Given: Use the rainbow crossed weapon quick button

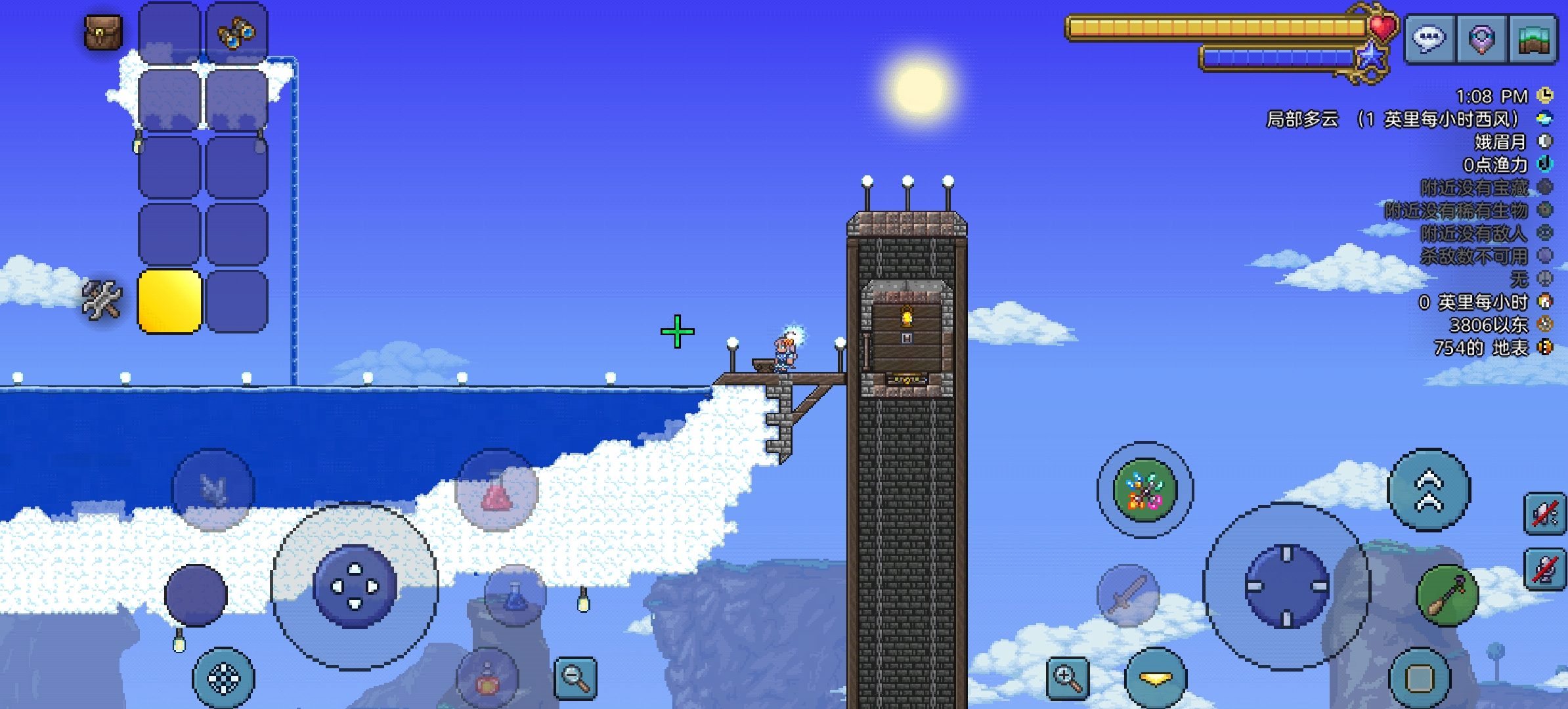Looking at the screenshot, I should (x=1145, y=490).
